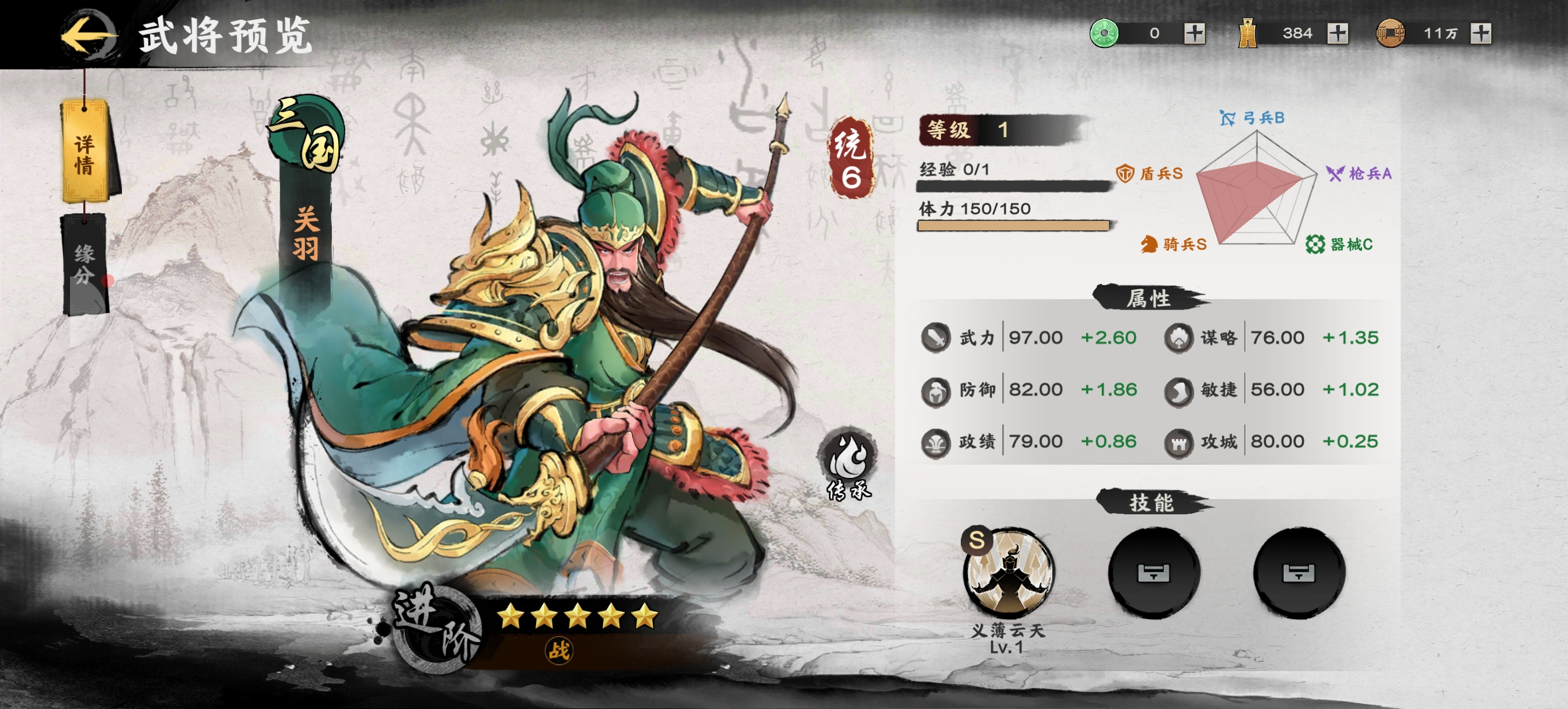Add more green jade currency
This screenshot has height=709, width=1568.
[x=1194, y=33]
